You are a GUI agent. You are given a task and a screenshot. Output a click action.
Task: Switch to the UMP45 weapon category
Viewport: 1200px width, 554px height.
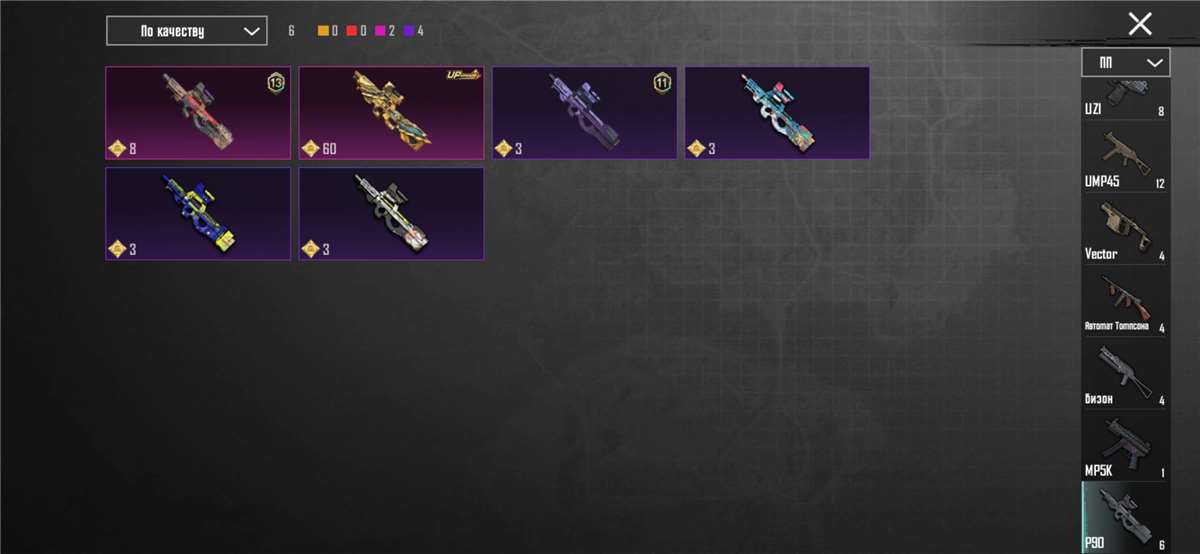click(x=1125, y=157)
